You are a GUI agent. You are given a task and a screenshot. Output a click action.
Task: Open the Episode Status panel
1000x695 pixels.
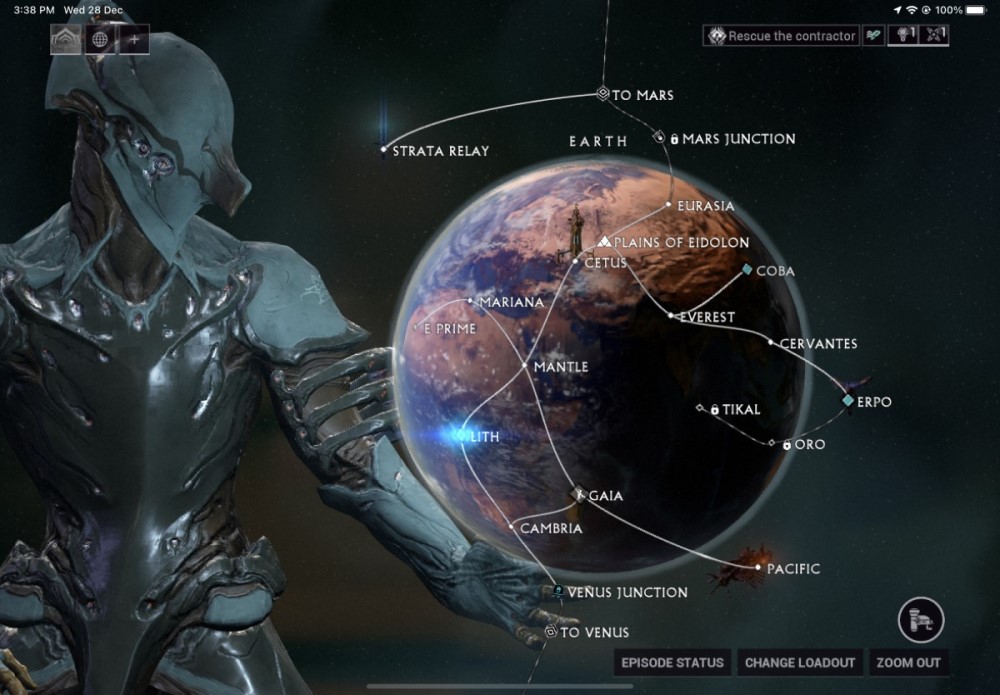coord(672,662)
